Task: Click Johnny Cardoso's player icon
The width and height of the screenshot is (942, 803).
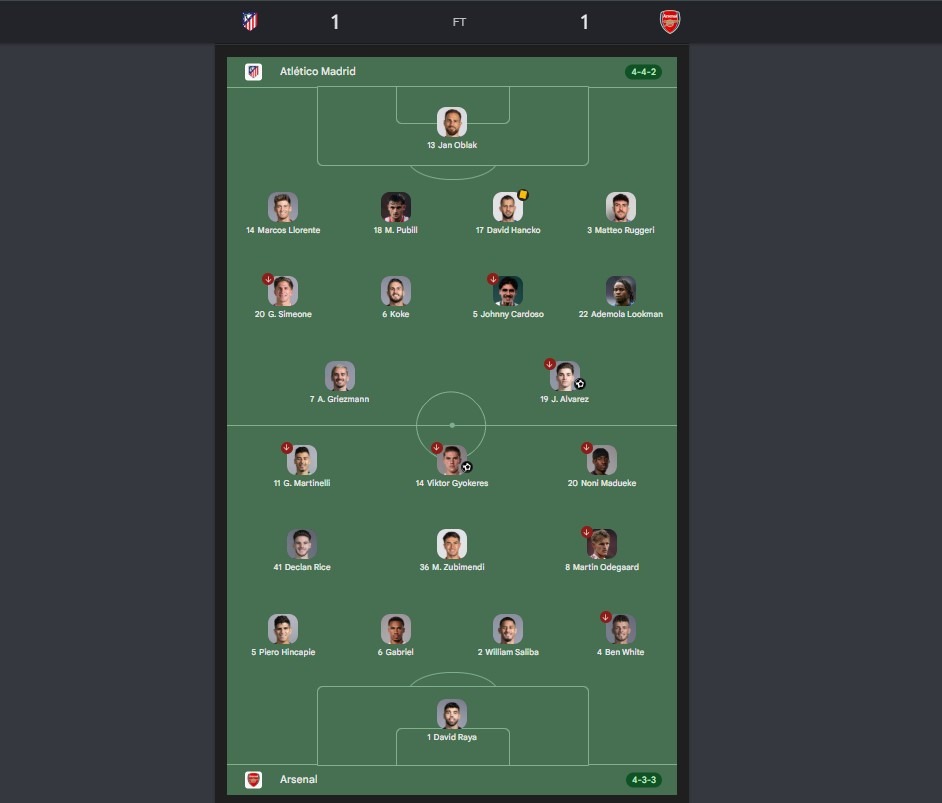Action: pos(508,291)
